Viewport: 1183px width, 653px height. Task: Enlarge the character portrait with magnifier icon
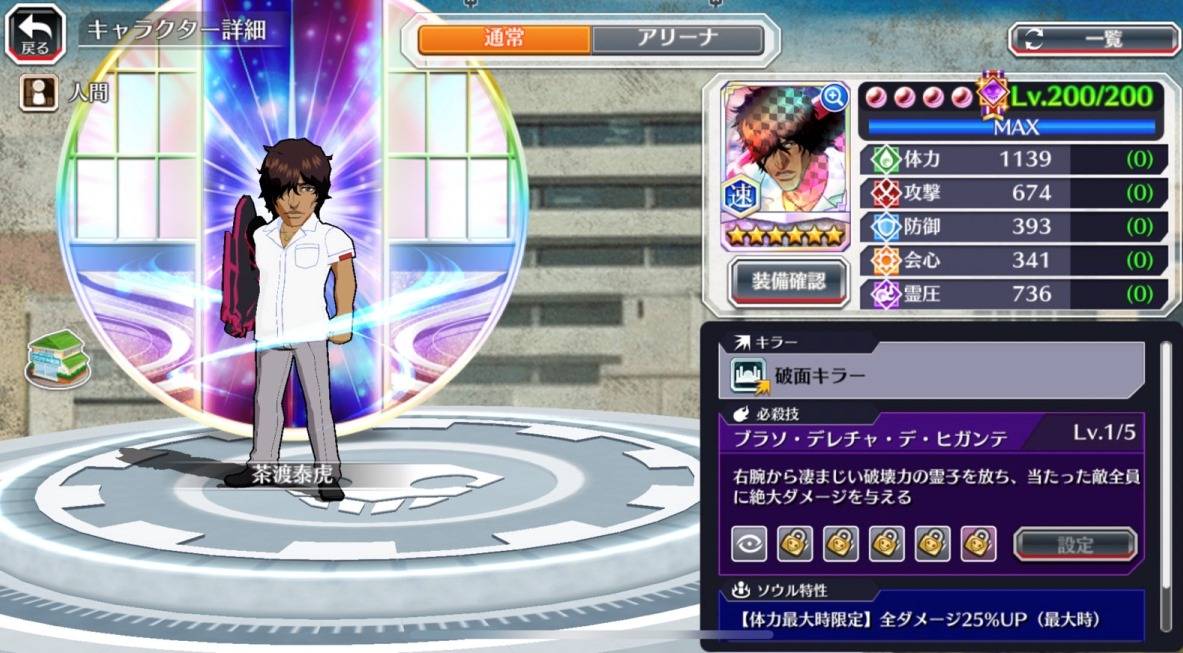833,97
